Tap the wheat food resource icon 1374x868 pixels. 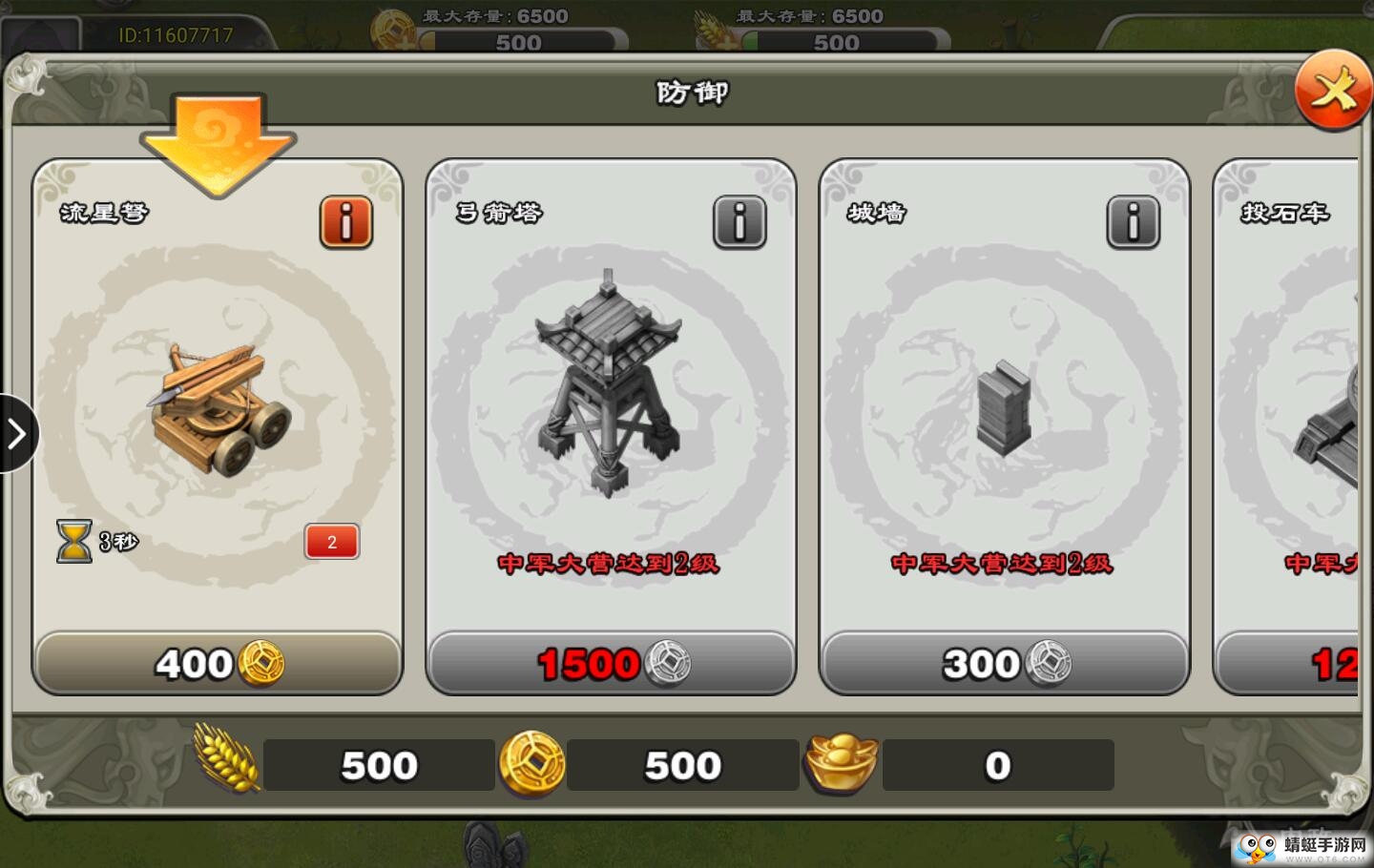pos(226,758)
